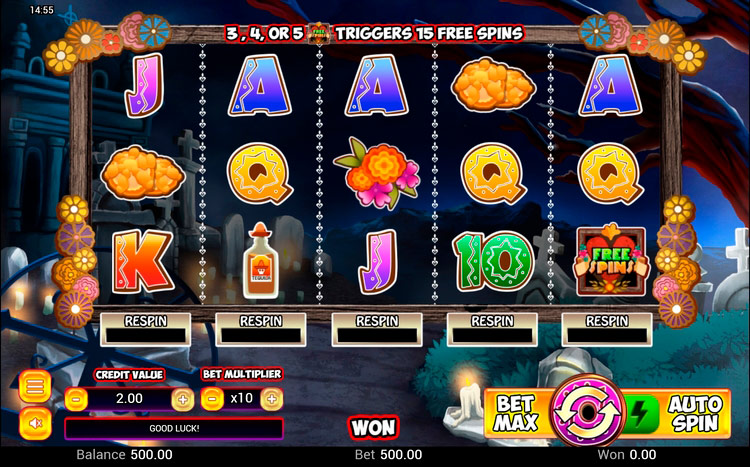750x467 pixels.
Task: Lower the Bet Multiplier
Action: coord(213,398)
